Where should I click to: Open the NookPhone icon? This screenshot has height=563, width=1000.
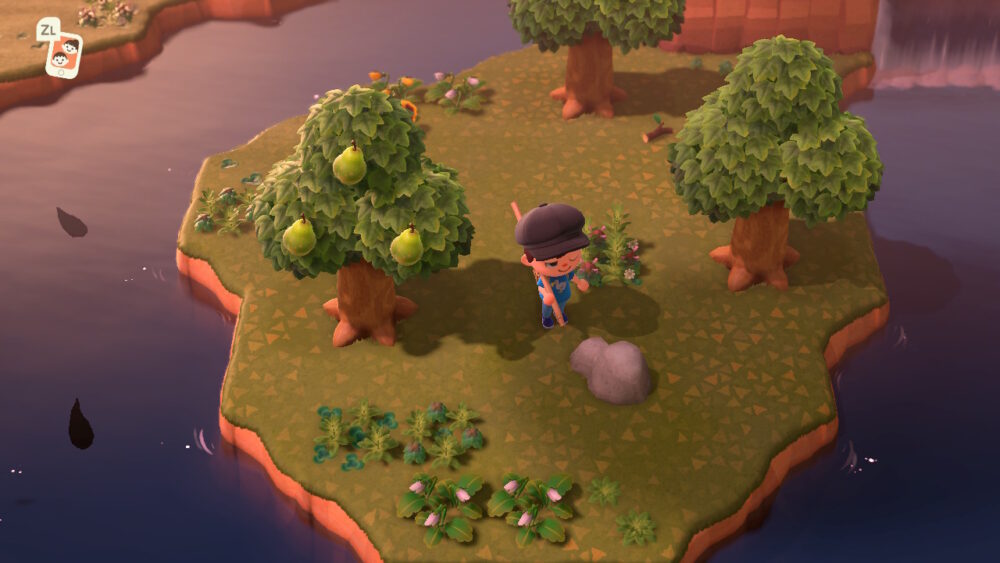click(64, 54)
